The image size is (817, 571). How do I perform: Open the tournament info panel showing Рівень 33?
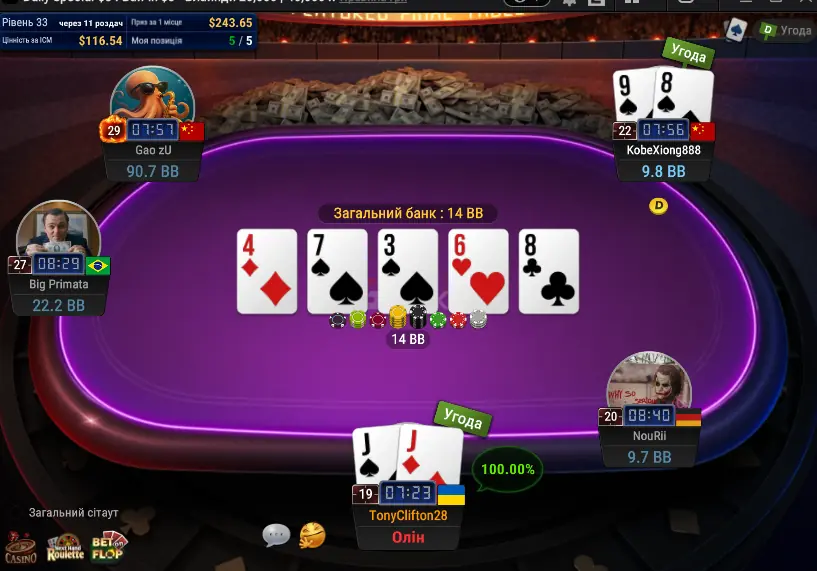129,31
